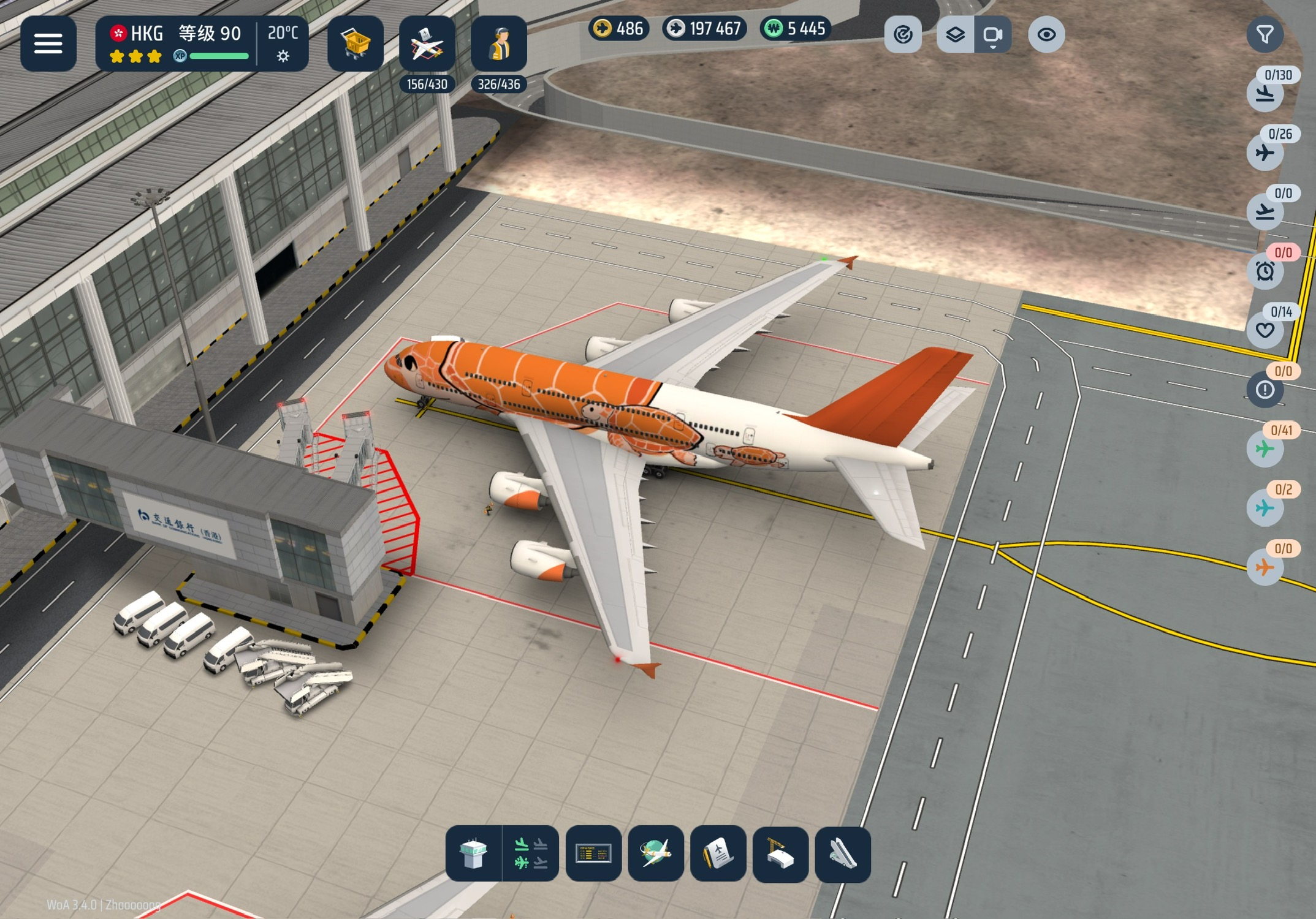Screen dimensions: 1316x919
Task: Show the exclamation alerts list
Action: coord(1265,390)
